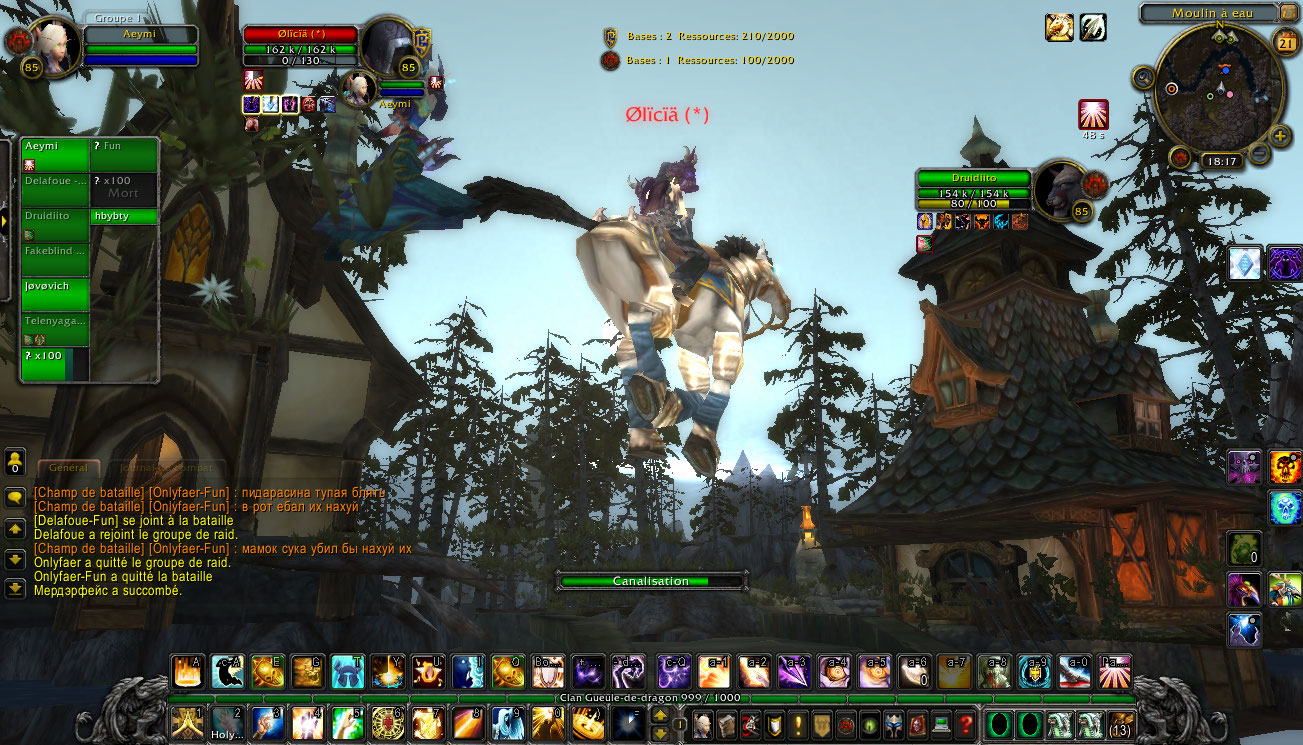Image resolution: width=1303 pixels, height=745 pixels.
Task: Open the calendar showing day 21
Action: (x=1286, y=41)
